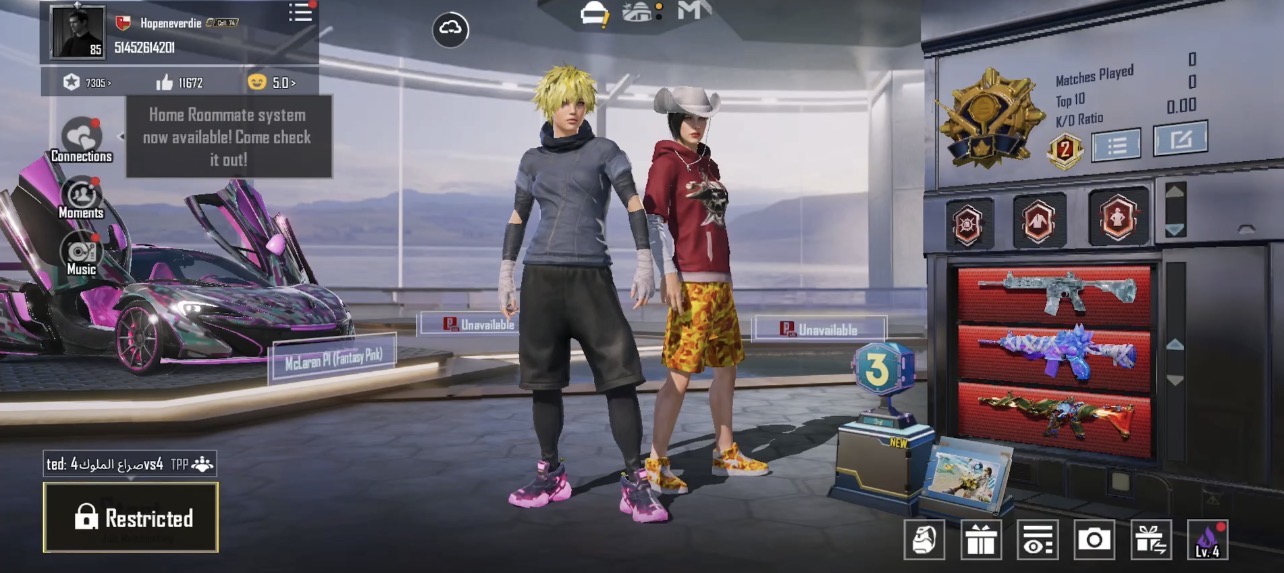The image size is (1284, 573).
Task: Open the stats list button under K/D Ratio
Action: coord(1116,145)
